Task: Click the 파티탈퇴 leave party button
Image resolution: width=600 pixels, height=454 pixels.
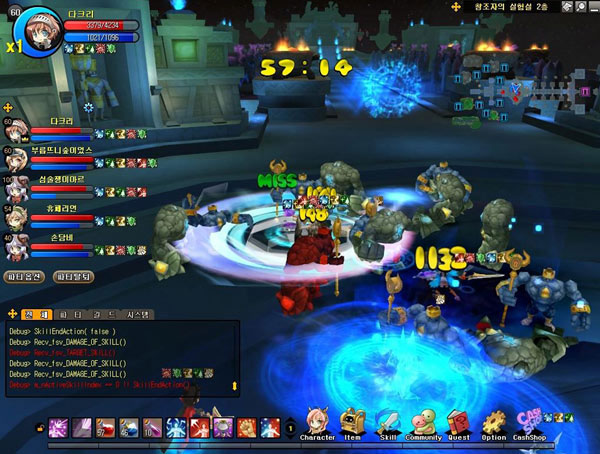Action: point(74,276)
